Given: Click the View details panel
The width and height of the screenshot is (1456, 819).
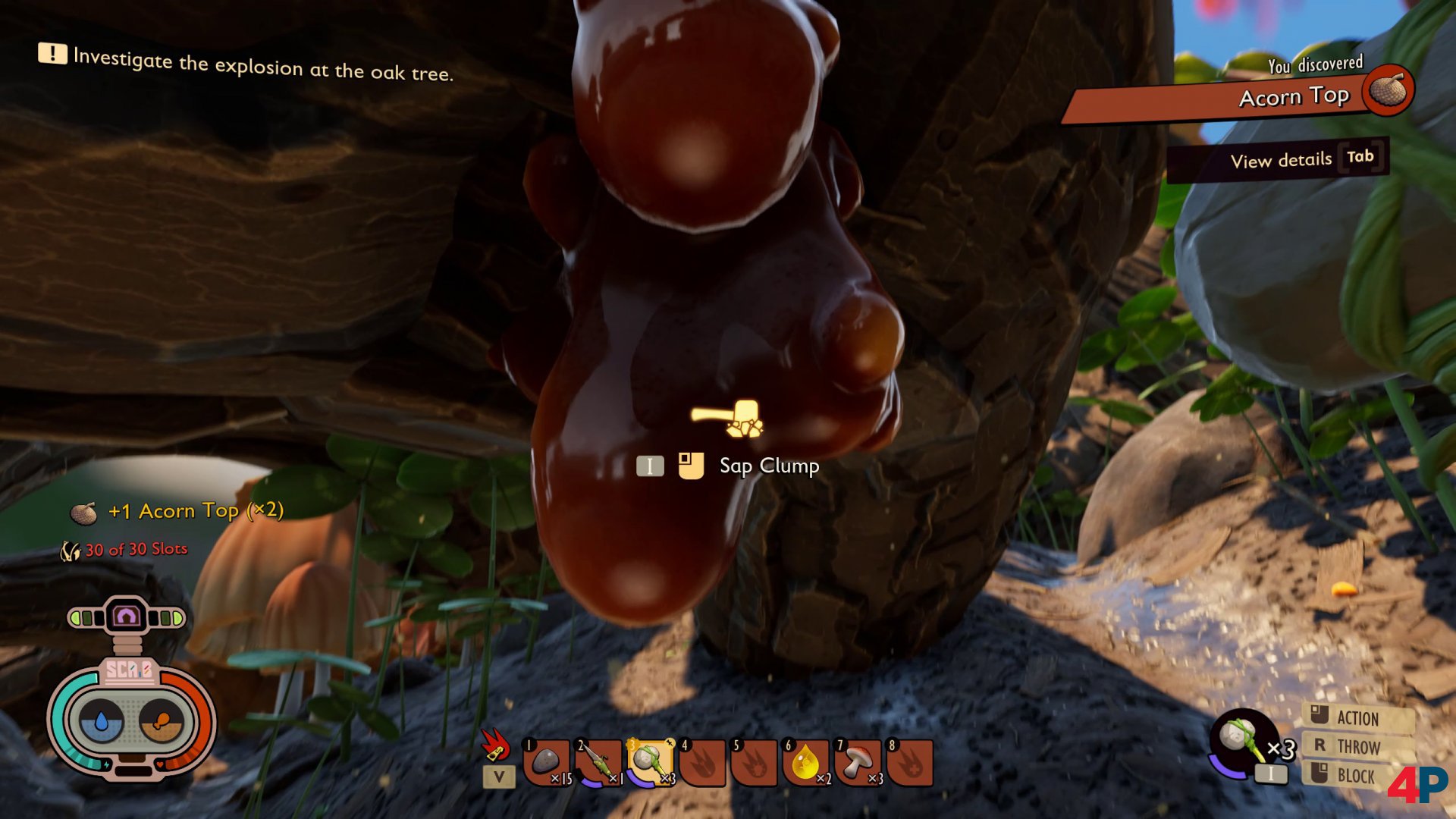Looking at the screenshot, I should (x=1279, y=159).
